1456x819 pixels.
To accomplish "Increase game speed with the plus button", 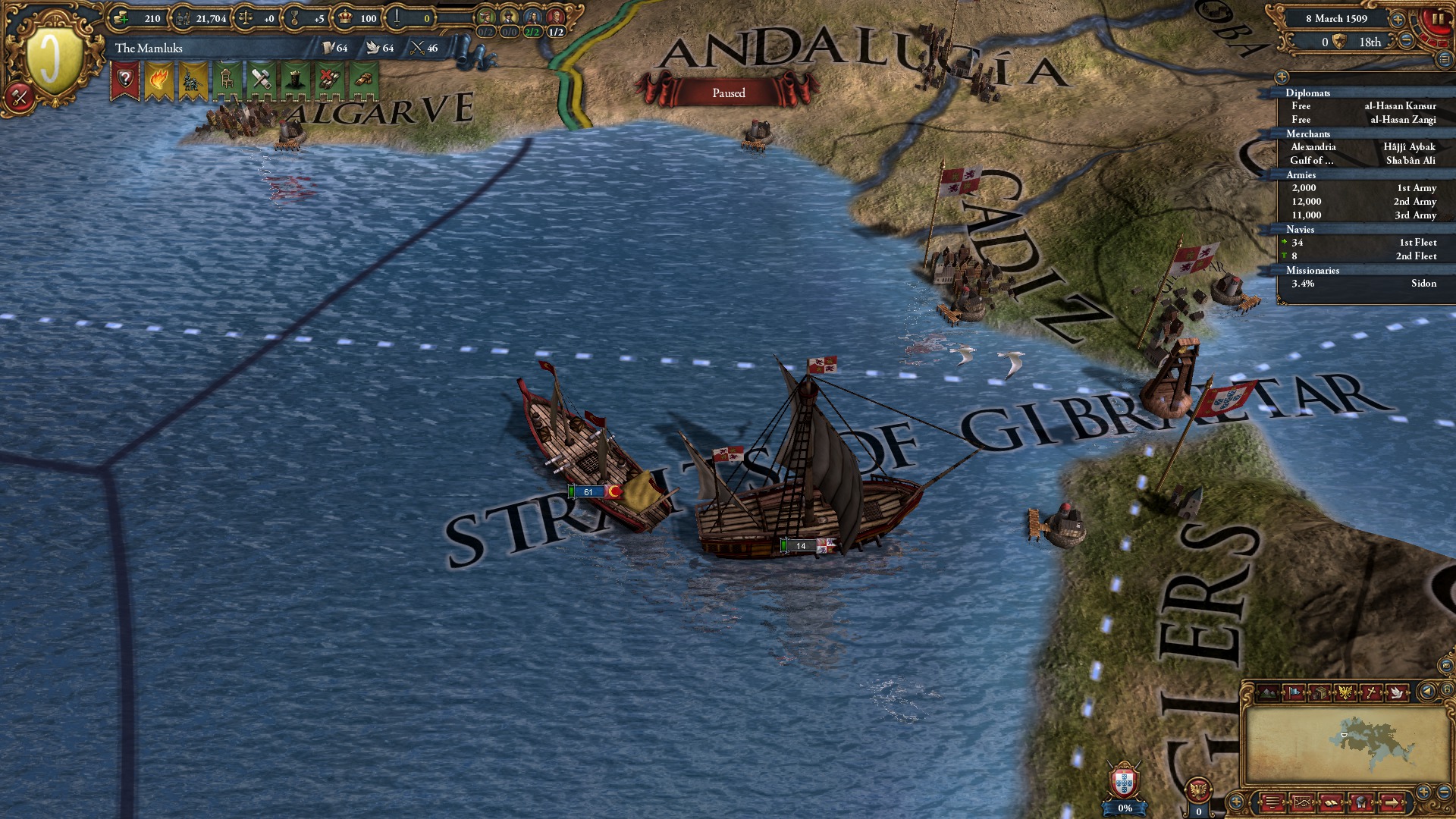I will 1398,20.
